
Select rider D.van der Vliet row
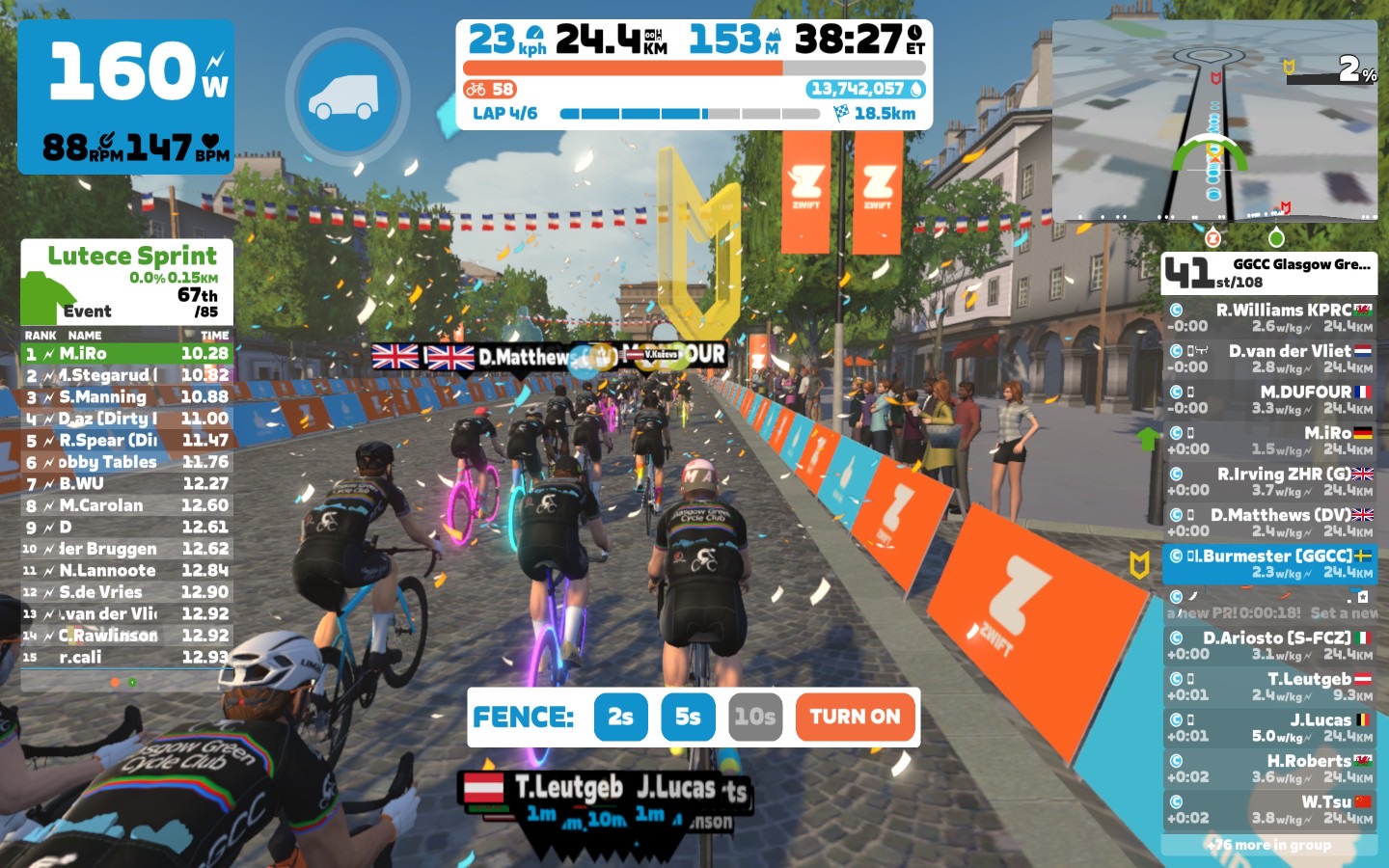(x=1269, y=359)
